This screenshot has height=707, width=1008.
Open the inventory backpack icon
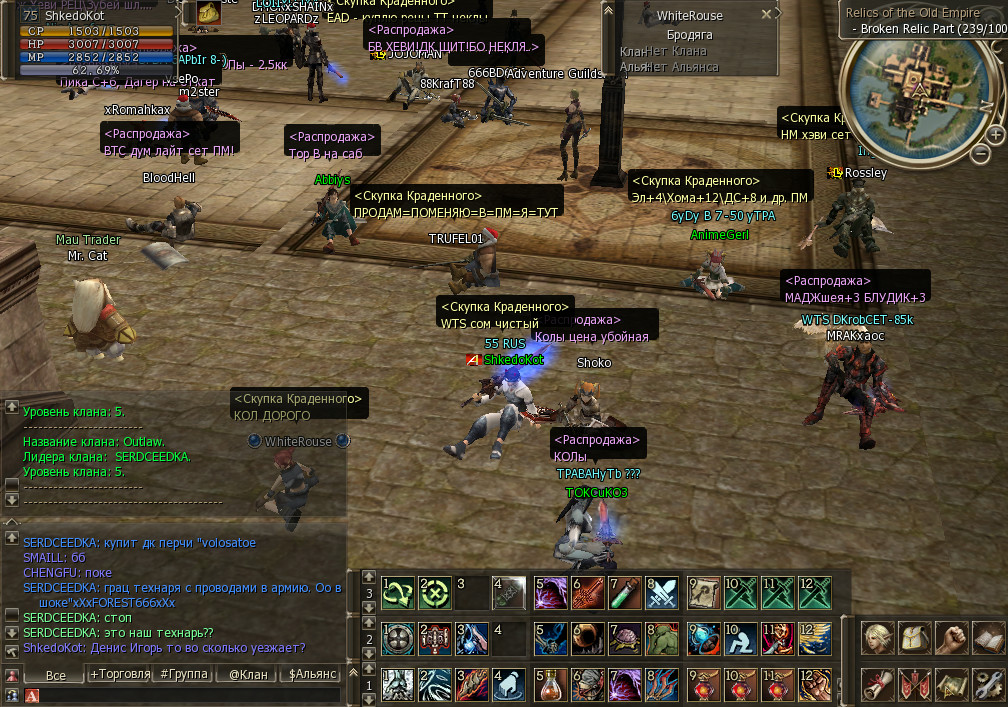coord(914,638)
